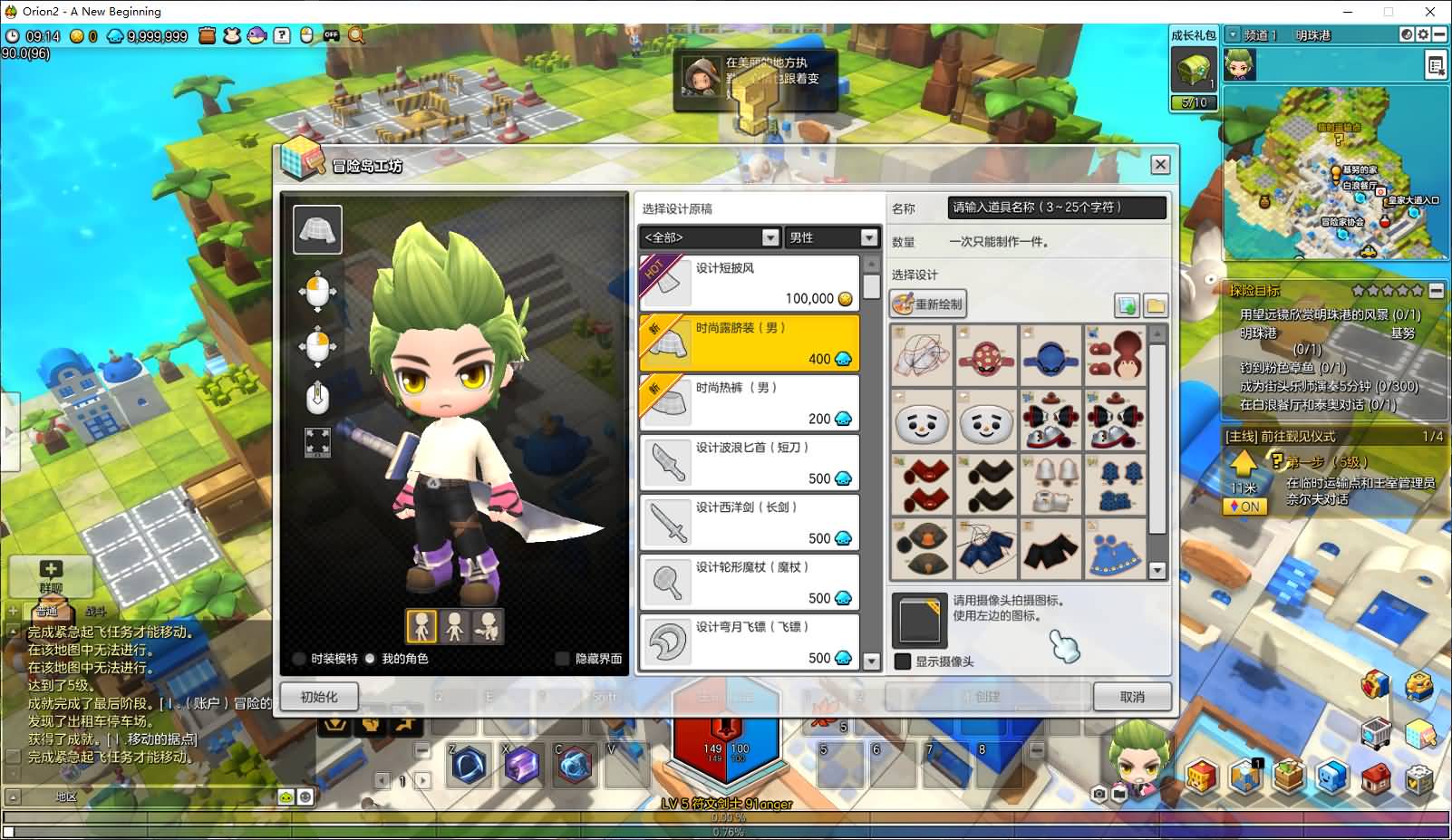Open the <全部> category dropdown
This screenshot has width=1452, height=840.
point(770,237)
